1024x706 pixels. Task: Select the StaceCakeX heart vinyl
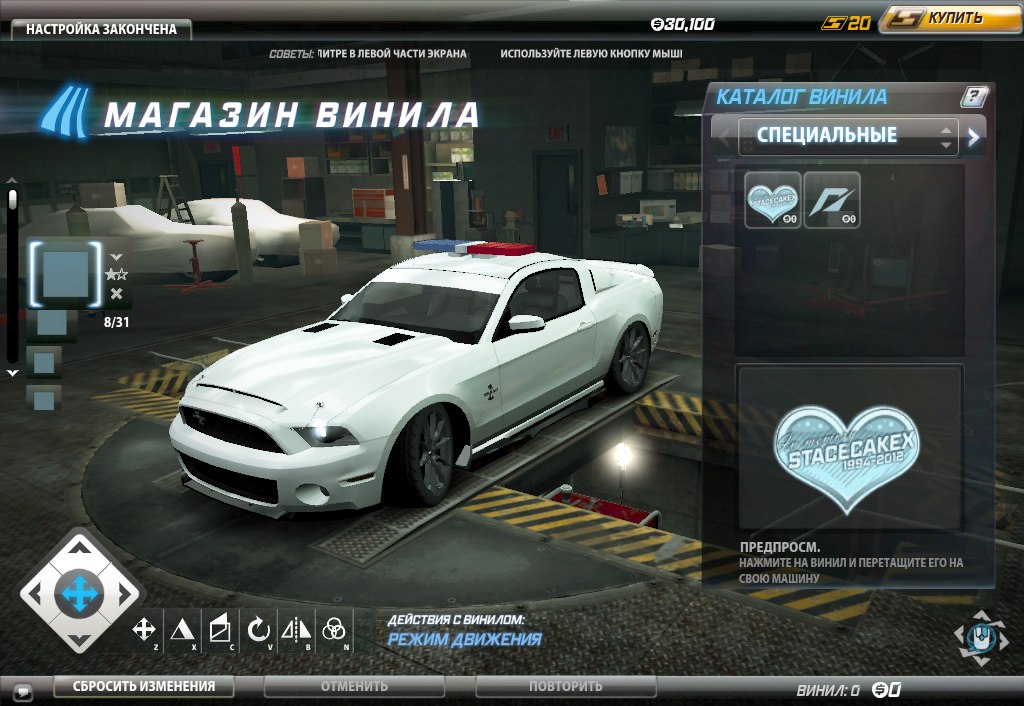(x=773, y=200)
